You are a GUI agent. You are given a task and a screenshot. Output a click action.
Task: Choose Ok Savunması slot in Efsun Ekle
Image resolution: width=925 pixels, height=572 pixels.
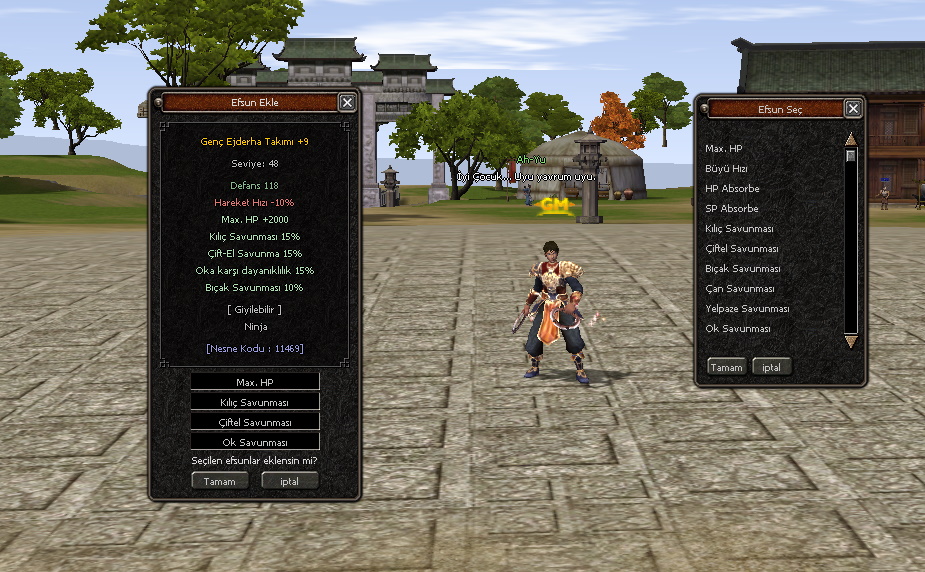coord(255,442)
